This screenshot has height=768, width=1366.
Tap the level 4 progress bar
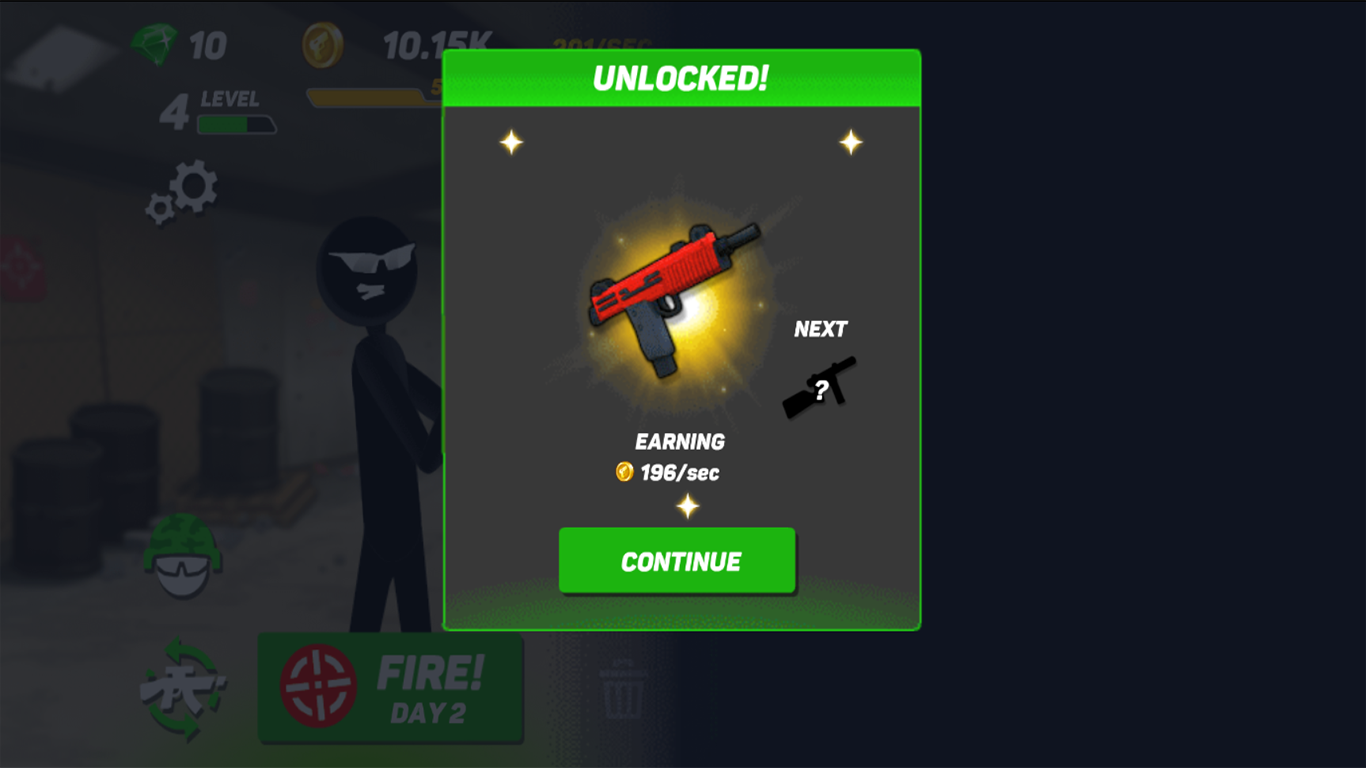pyautogui.click(x=237, y=124)
